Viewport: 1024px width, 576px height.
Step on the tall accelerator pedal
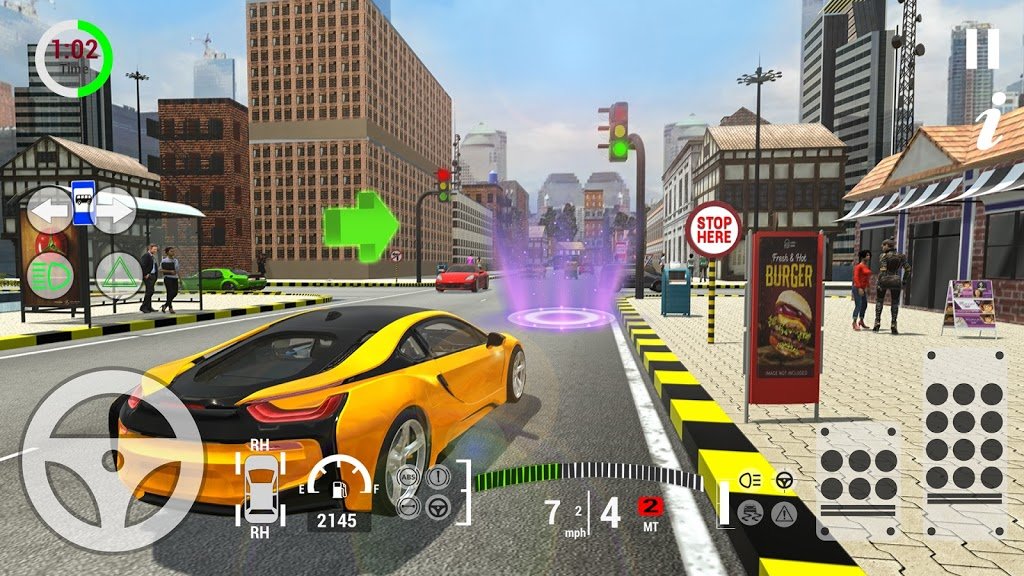click(x=963, y=440)
